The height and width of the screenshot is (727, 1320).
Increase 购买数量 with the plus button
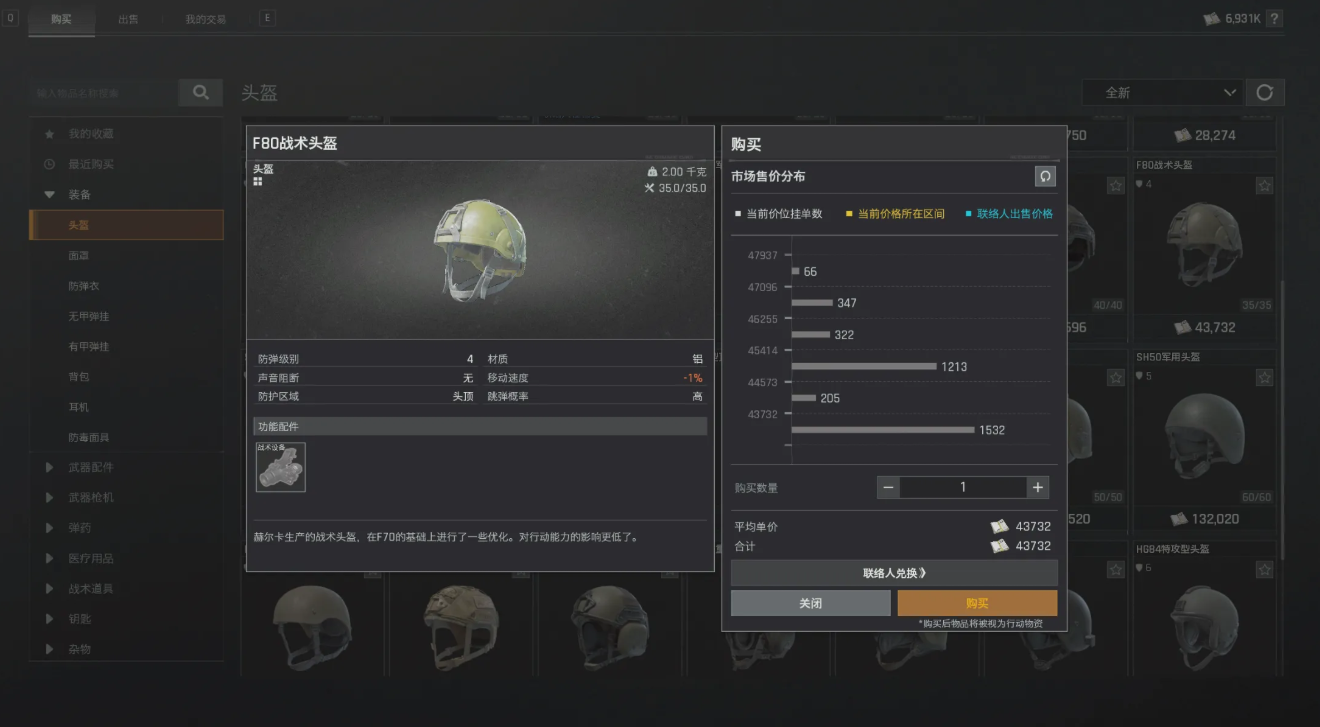tap(1037, 487)
